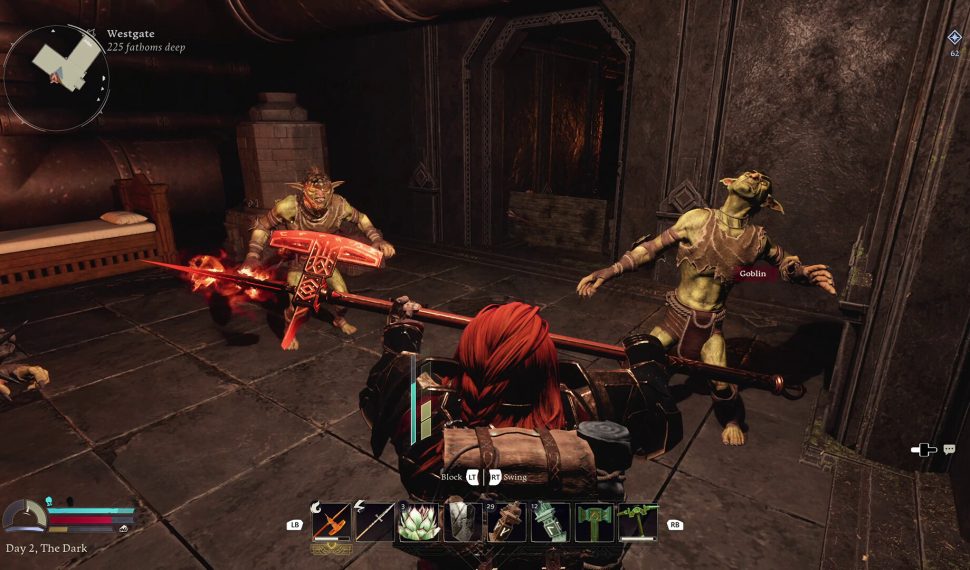The height and width of the screenshot is (570, 970).
Task: Select the red battle axe hotbar slot
Action: [331, 522]
